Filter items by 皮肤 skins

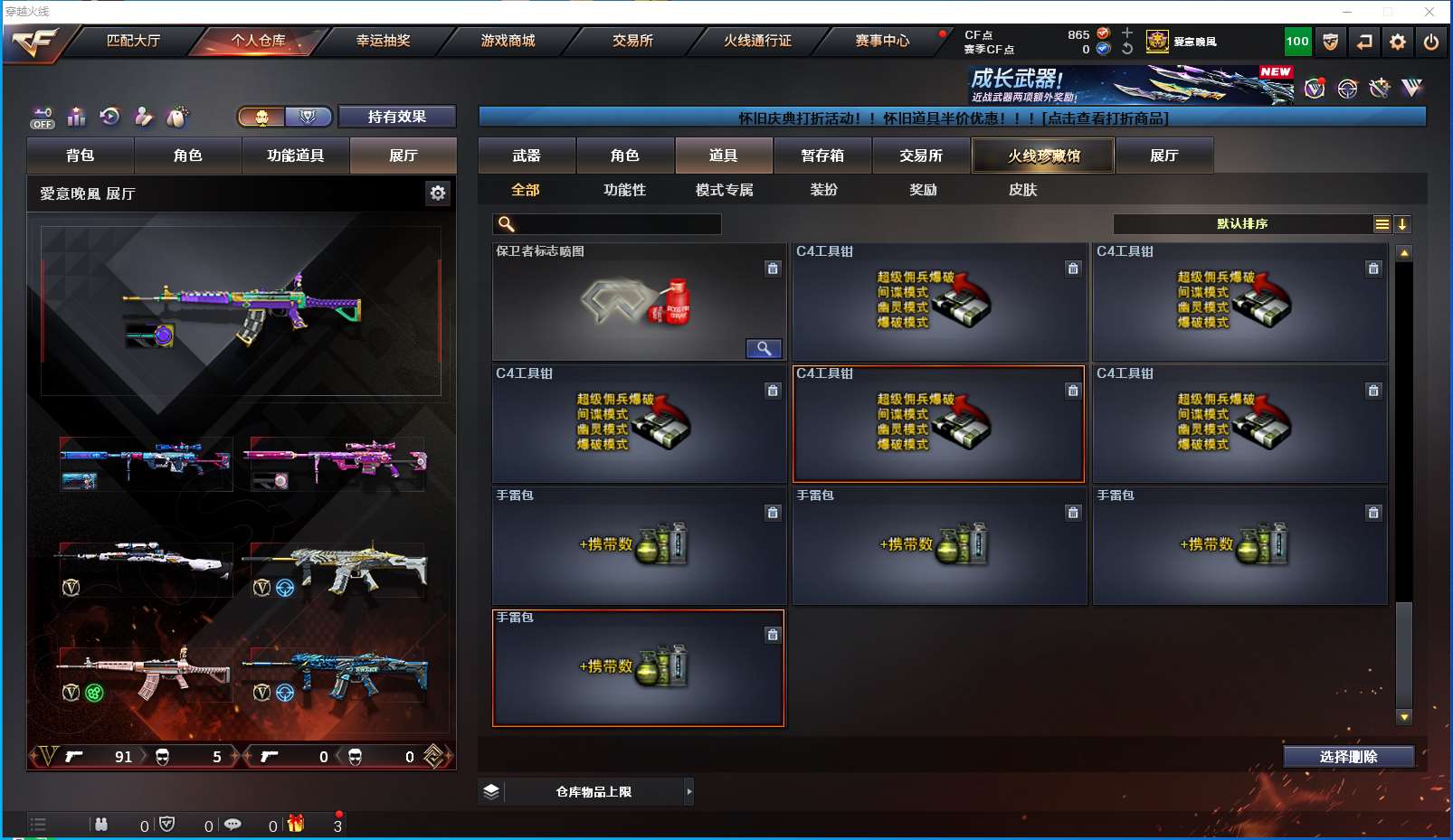point(1022,190)
